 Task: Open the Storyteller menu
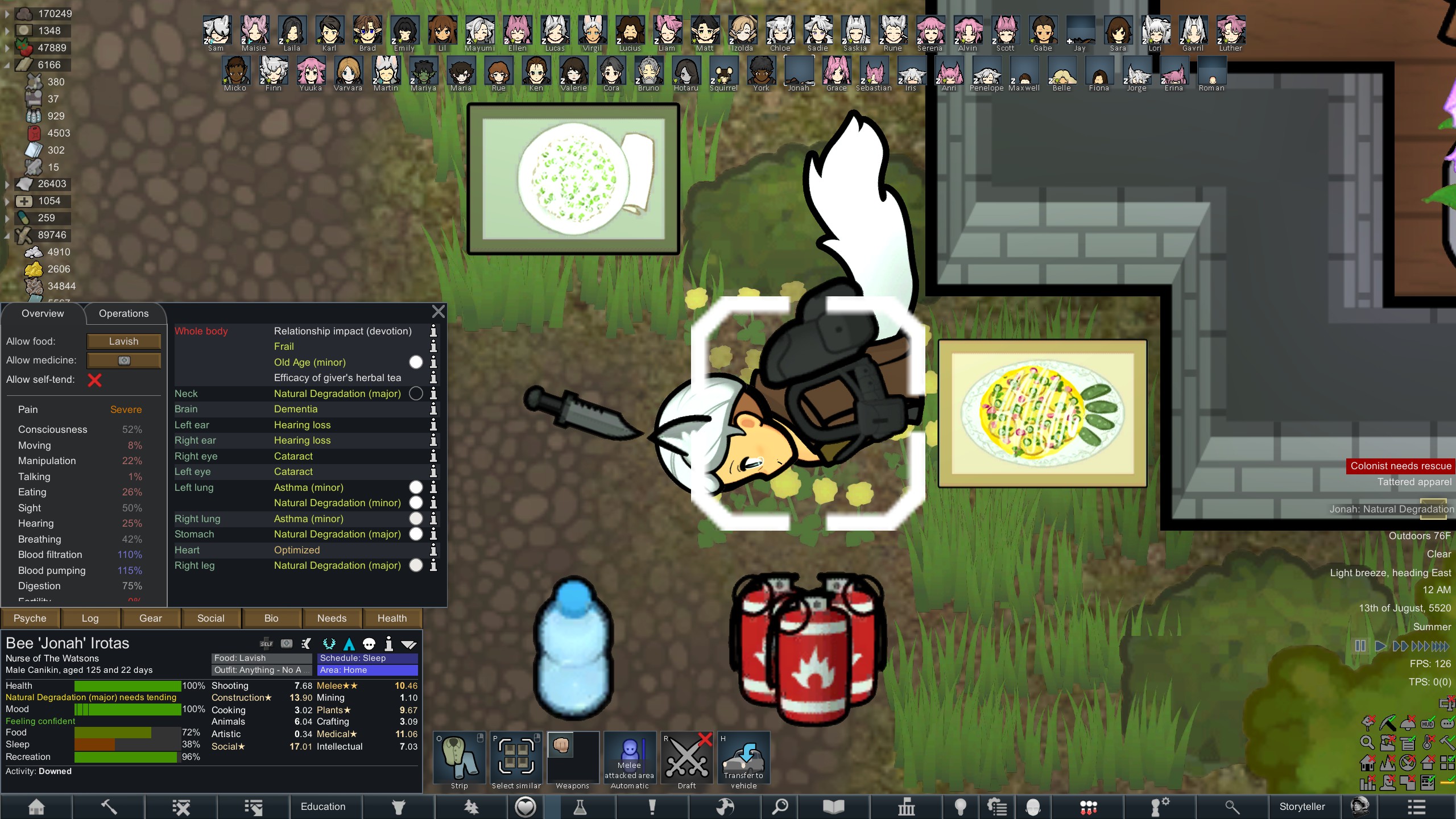click(1302, 806)
